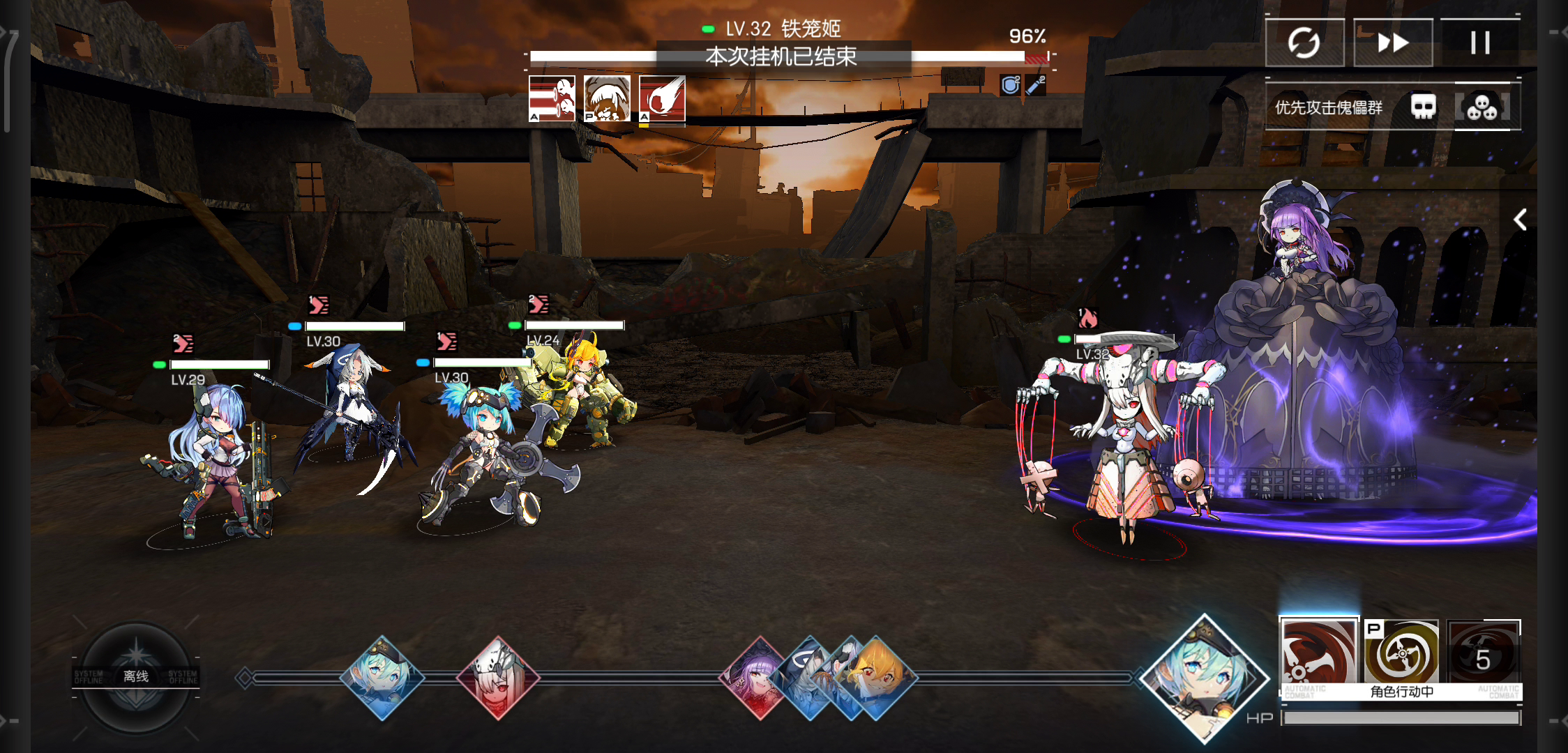
Task: Open the 离线 offline mode button
Action: pos(136,676)
